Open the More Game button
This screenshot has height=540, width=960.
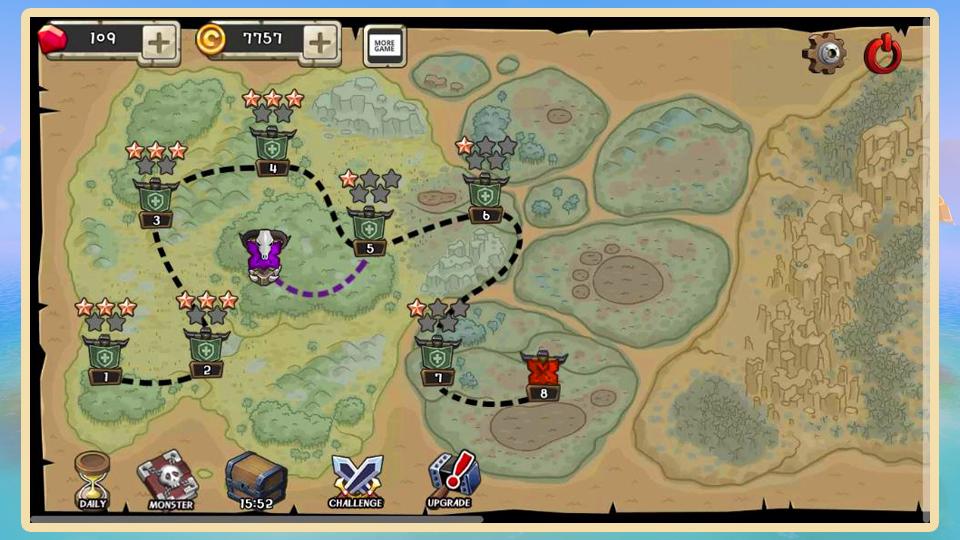coord(384,46)
